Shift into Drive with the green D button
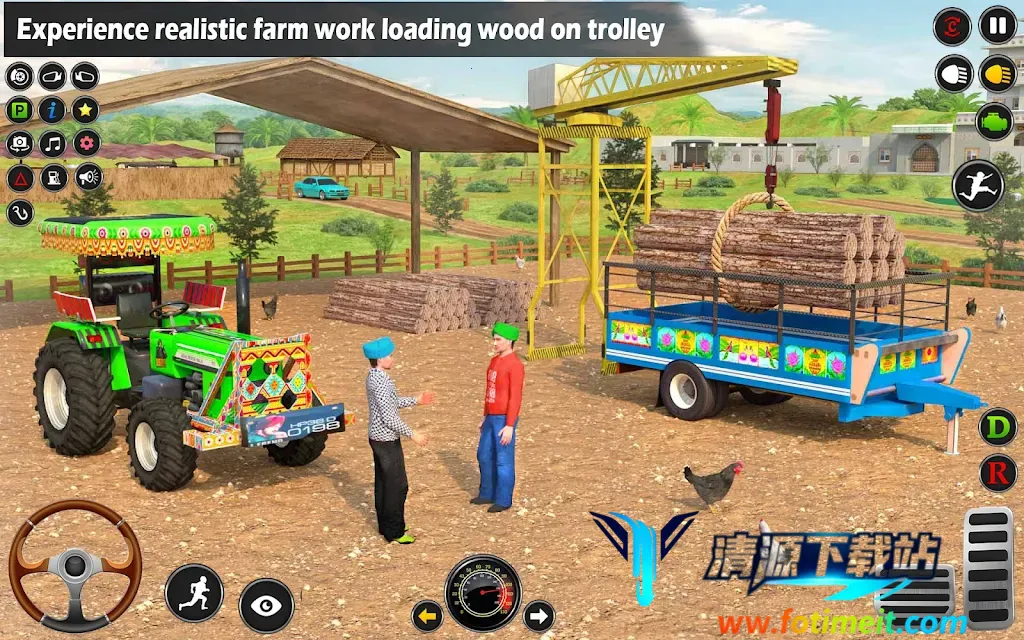Image resolution: width=1024 pixels, height=640 pixels. [x=997, y=427]
